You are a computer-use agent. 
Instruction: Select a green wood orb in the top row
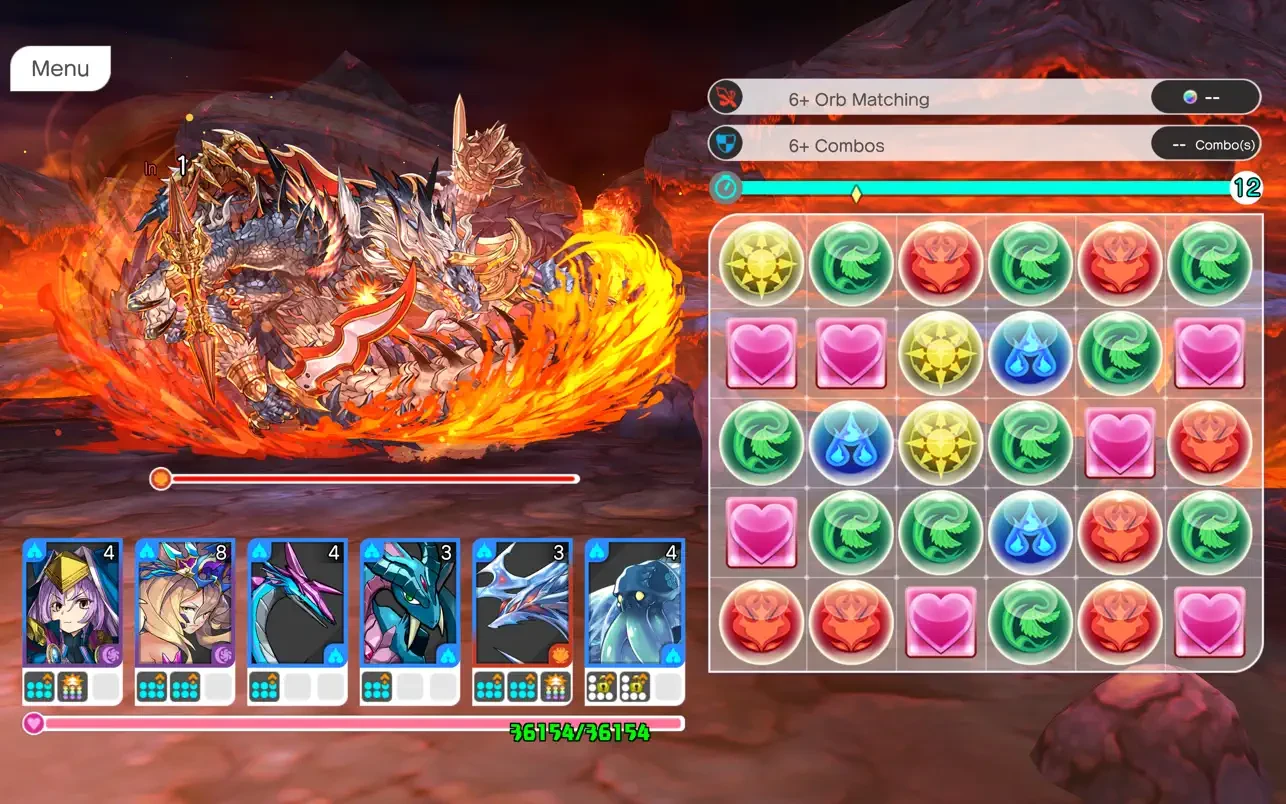851,262
